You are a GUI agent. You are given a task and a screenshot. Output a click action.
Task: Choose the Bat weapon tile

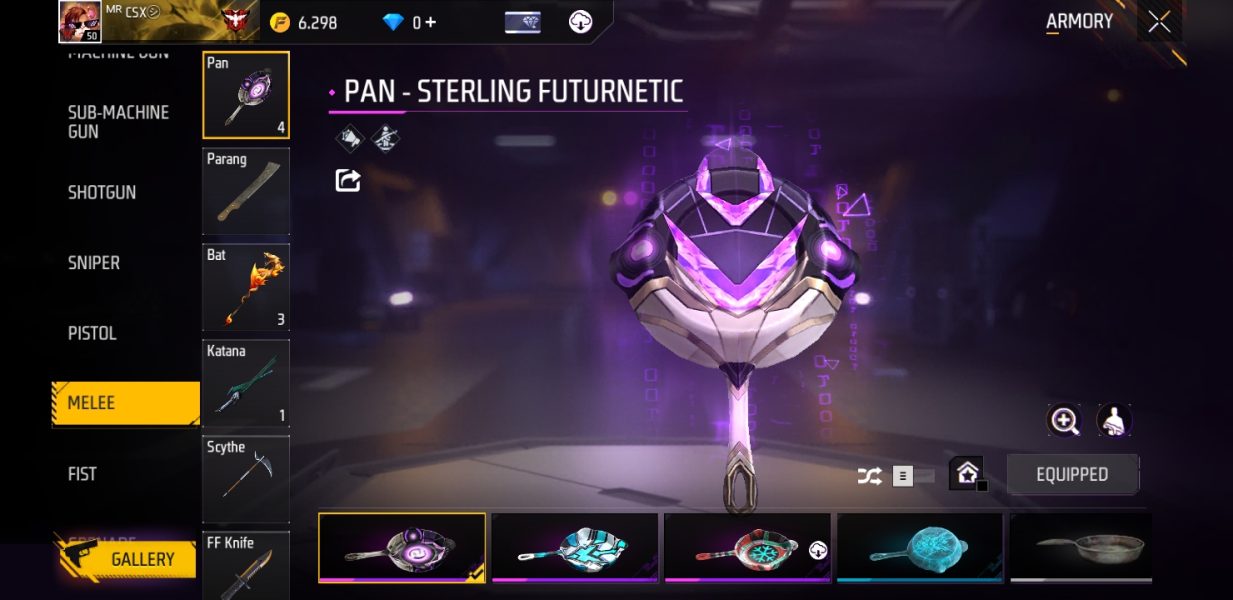coord(246,287)
